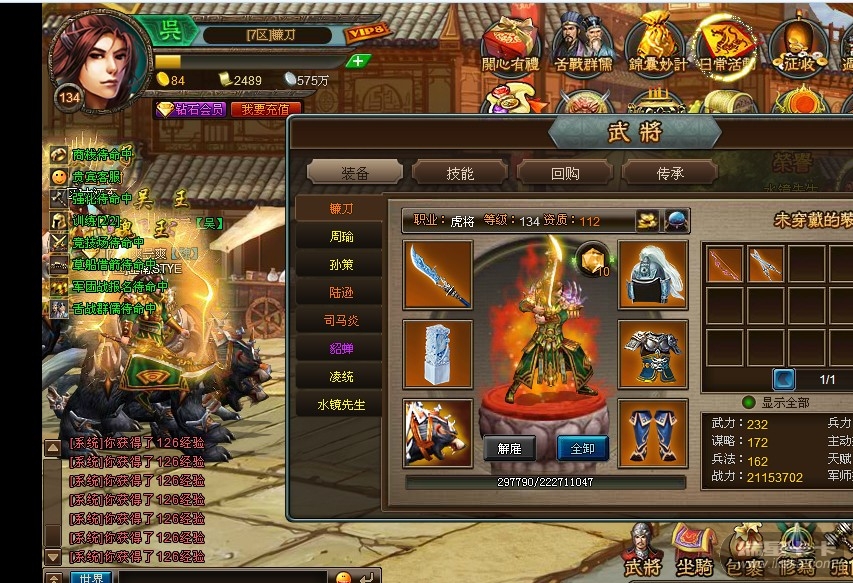Screen dimensions: 853x583
Task: Click 全卸 to unequip all gear
Action: 582,448
